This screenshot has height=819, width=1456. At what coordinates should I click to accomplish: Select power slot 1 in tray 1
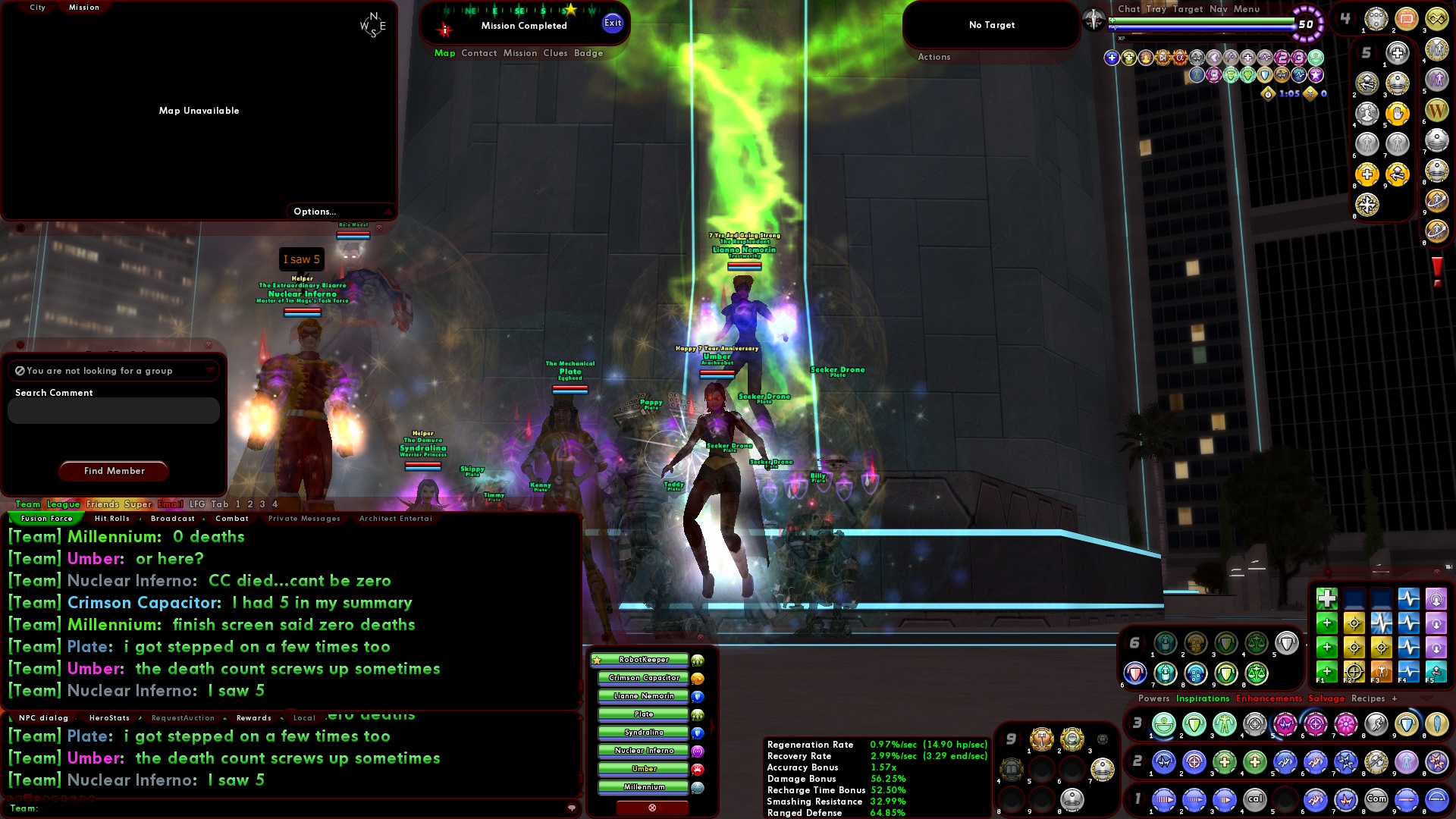(x=1163, y=800)
